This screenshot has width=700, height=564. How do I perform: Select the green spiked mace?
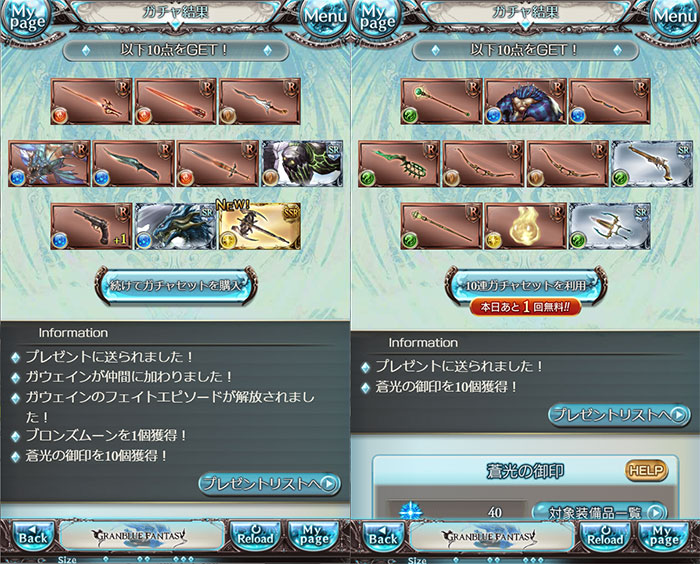click(399, 163)
